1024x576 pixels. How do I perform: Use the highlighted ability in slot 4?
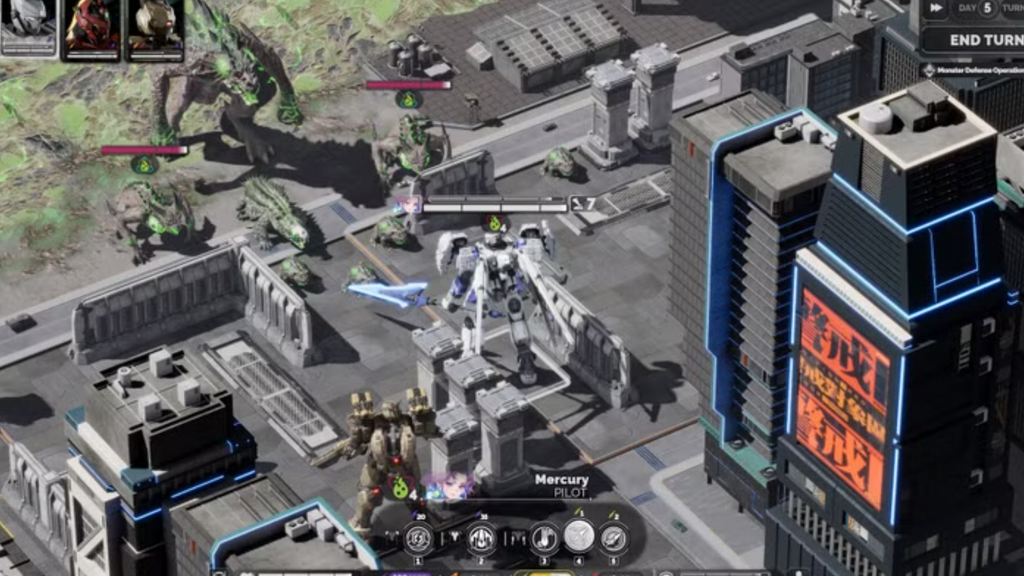(x=579, y=537)
